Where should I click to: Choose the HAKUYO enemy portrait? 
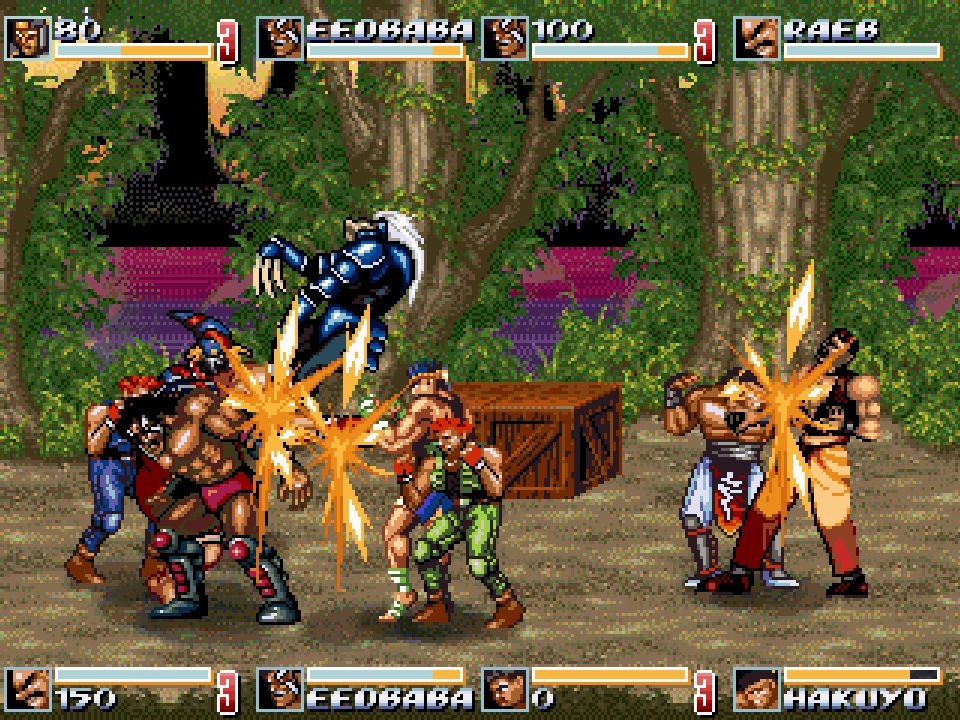click(x=756, y=689)
